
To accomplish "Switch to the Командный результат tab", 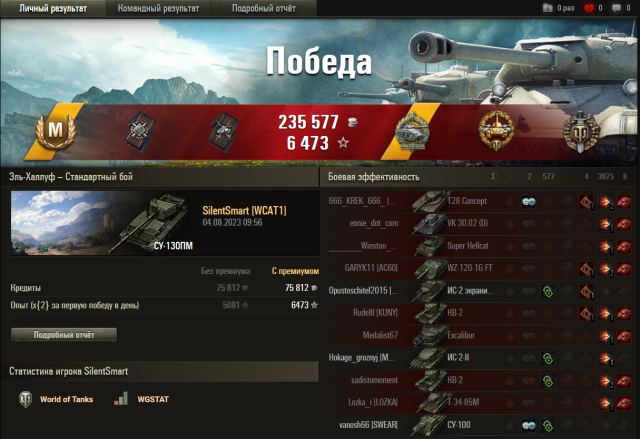I will pyautogui.click(x=158, y=8).
